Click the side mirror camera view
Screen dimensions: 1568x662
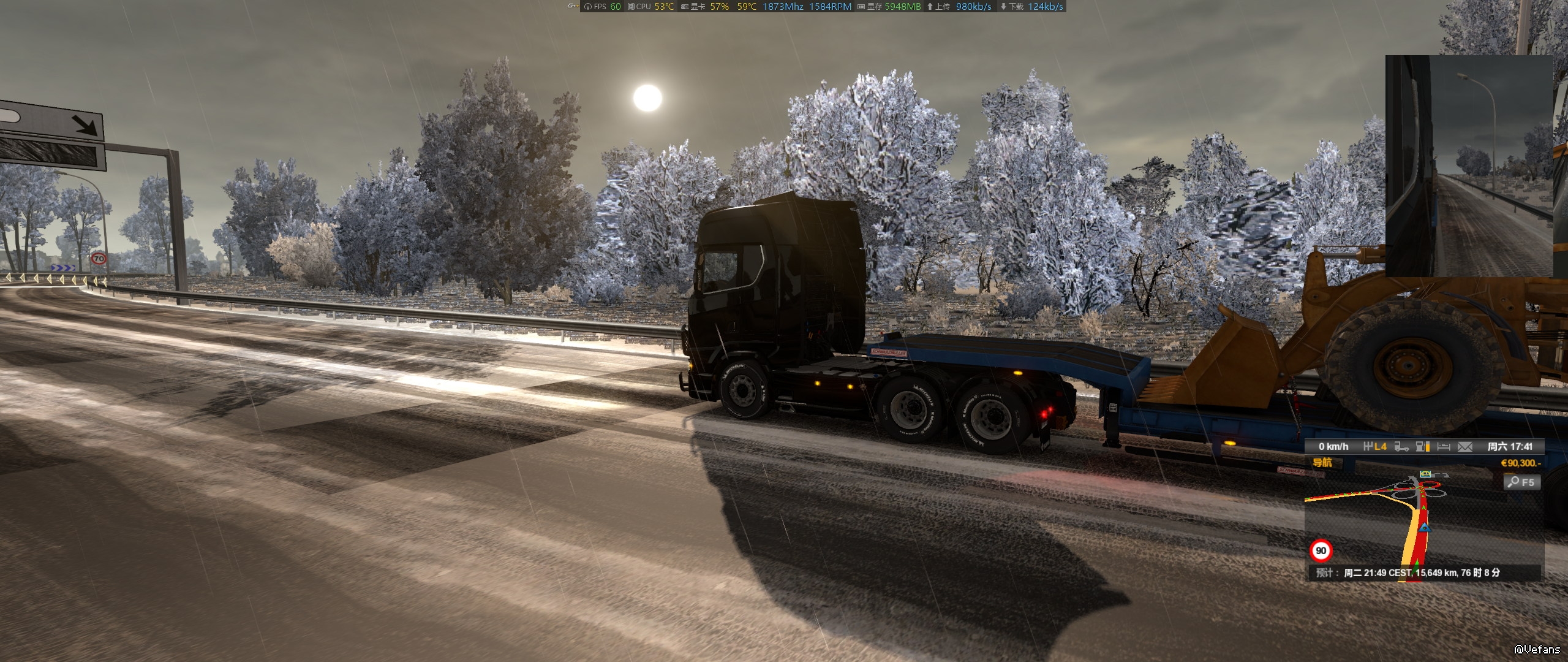coord(1469,165)
